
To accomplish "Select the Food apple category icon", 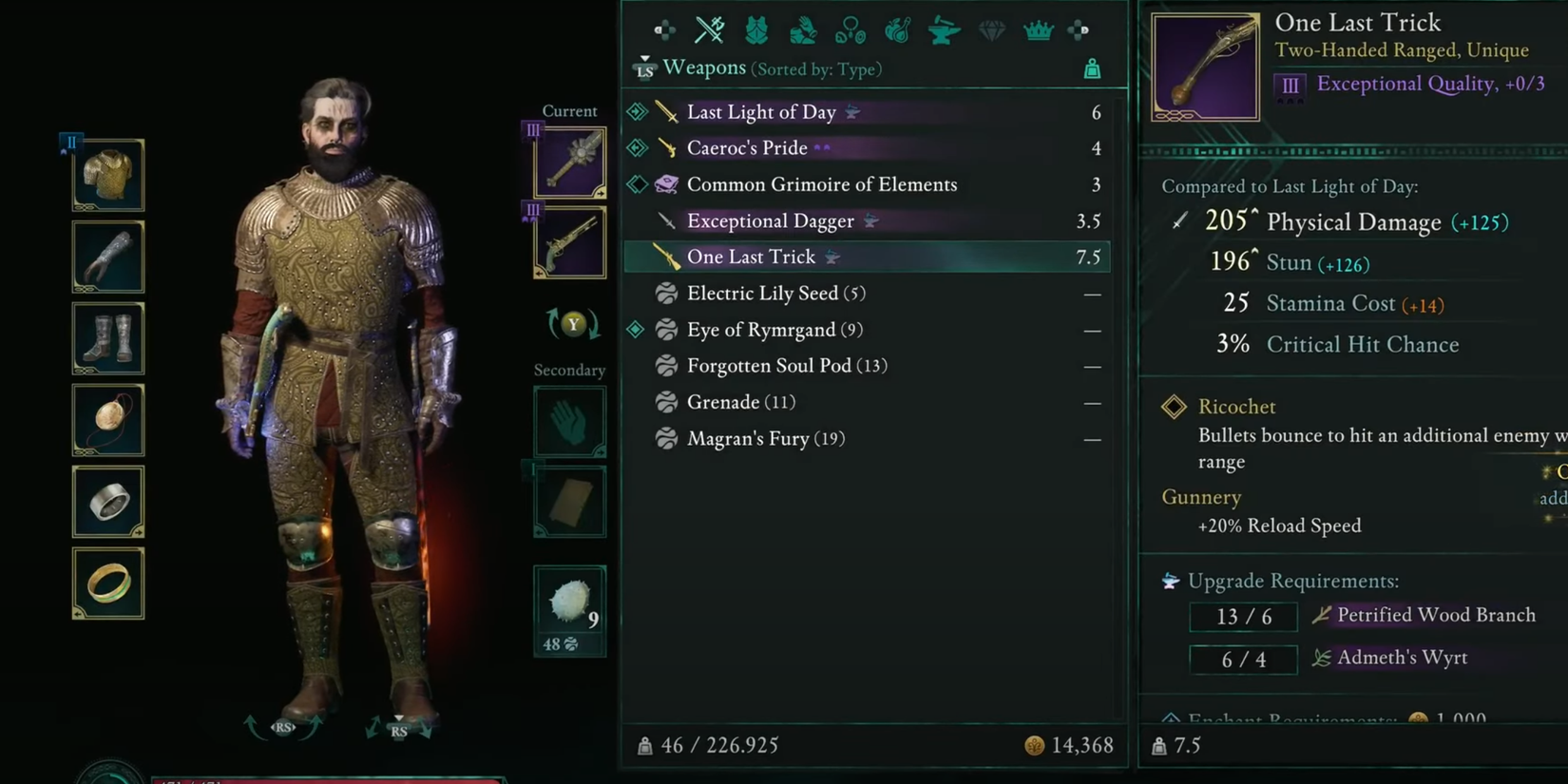I will coord(896,29).
